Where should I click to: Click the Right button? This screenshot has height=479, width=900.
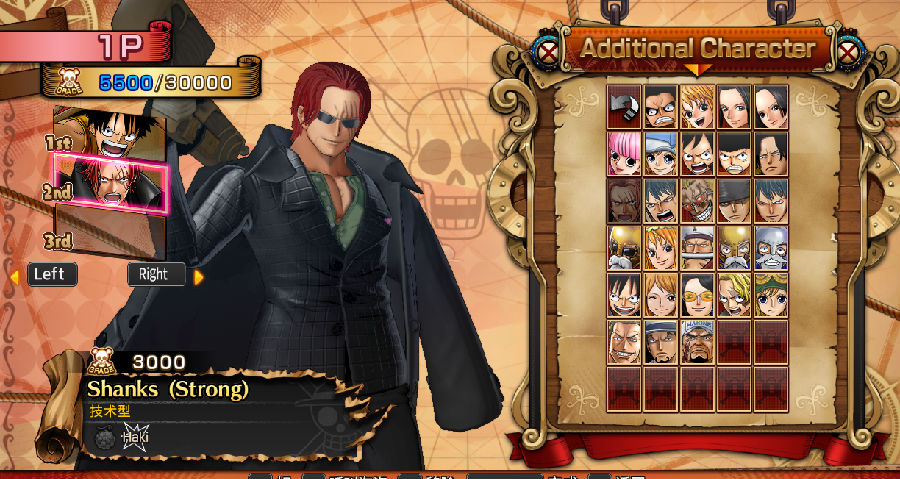(x=155, y=274)
